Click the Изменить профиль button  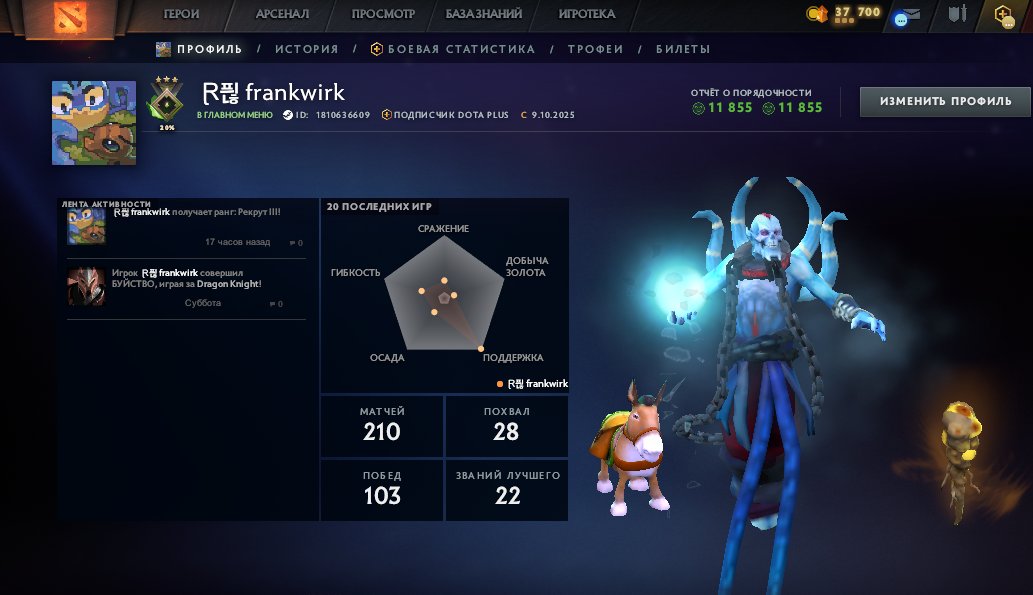click(x=945, y=101)
